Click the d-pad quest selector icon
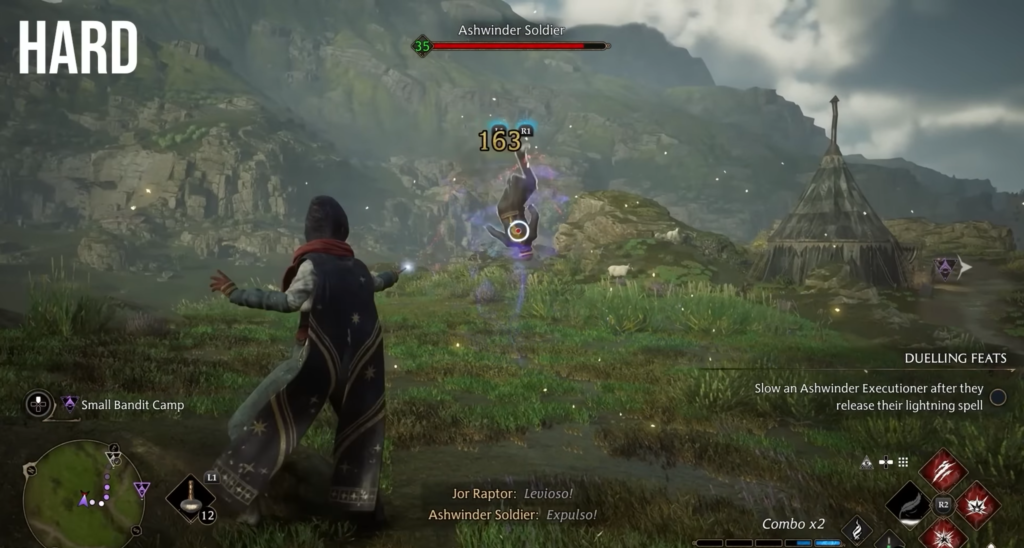Image resolution: width=1024 pixels, height=548 pixels. click(x=39, y=405)
